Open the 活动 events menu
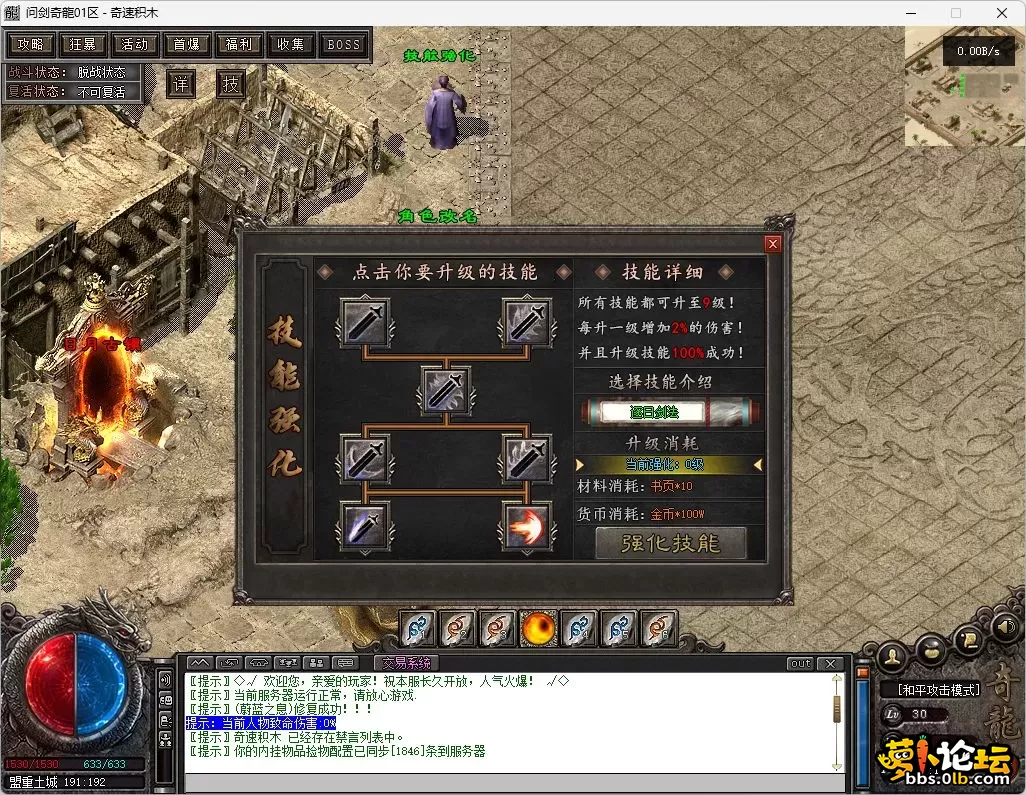The width and height of the screenshot is (1026, 795). [x=135, y=45]
